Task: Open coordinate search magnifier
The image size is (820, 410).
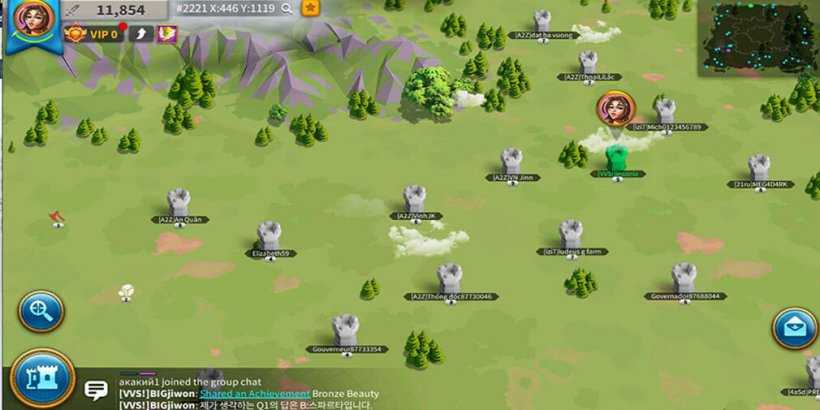Action: 287,8
